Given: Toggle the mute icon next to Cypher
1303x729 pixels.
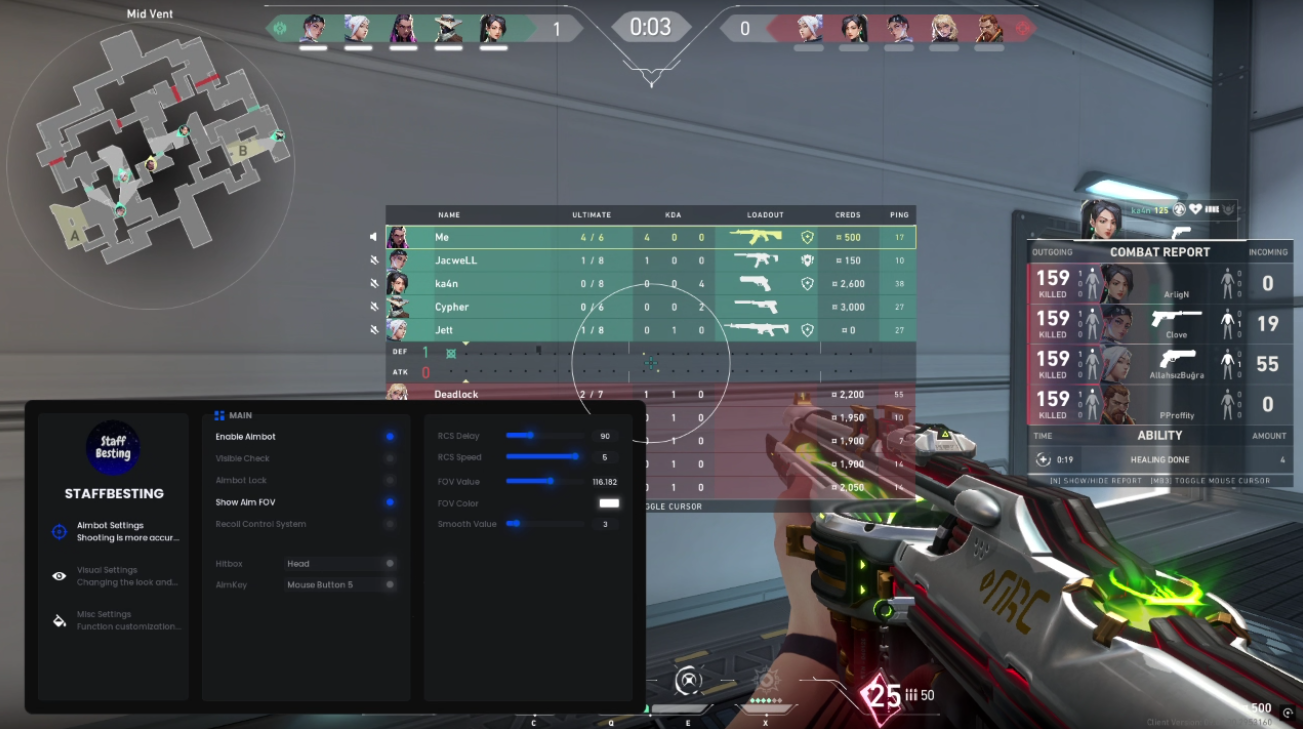Looking at the screenshot, I should (x=373, y=307).
